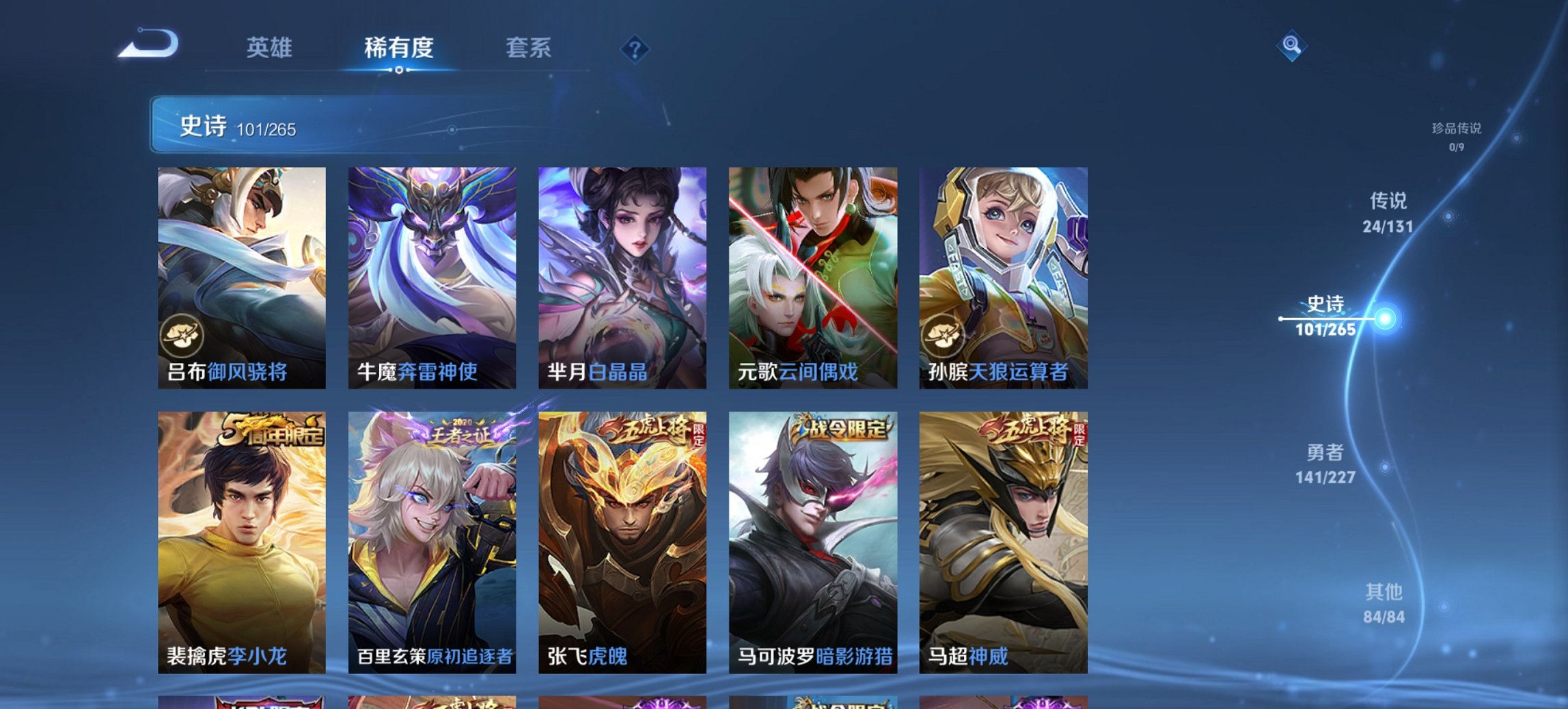Switch to the 英雄 tab
The height and width of the screenshot is (709, 1568).
click(272, 49)
